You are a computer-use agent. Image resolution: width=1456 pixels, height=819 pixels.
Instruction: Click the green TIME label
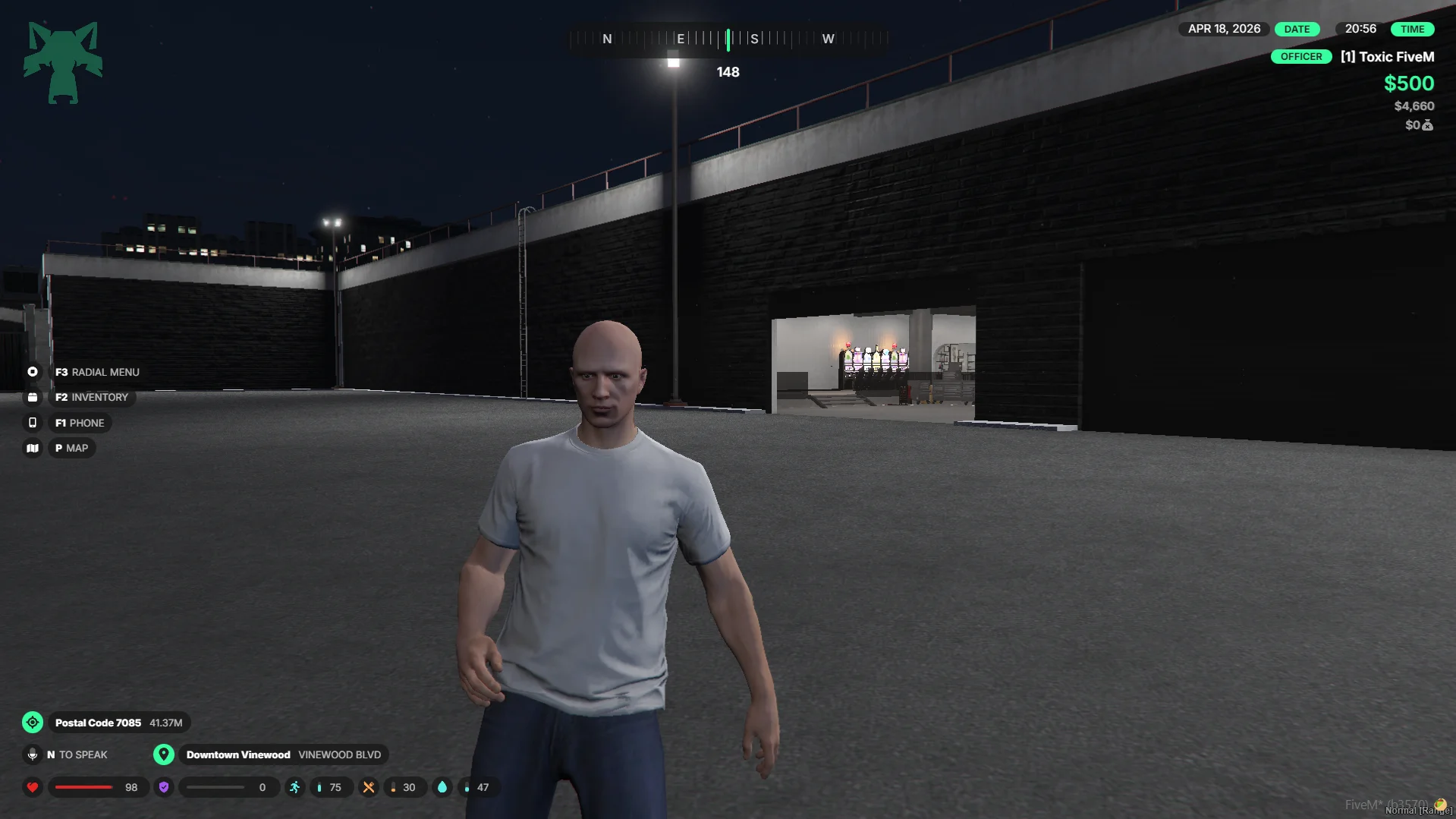[1412, 29]
